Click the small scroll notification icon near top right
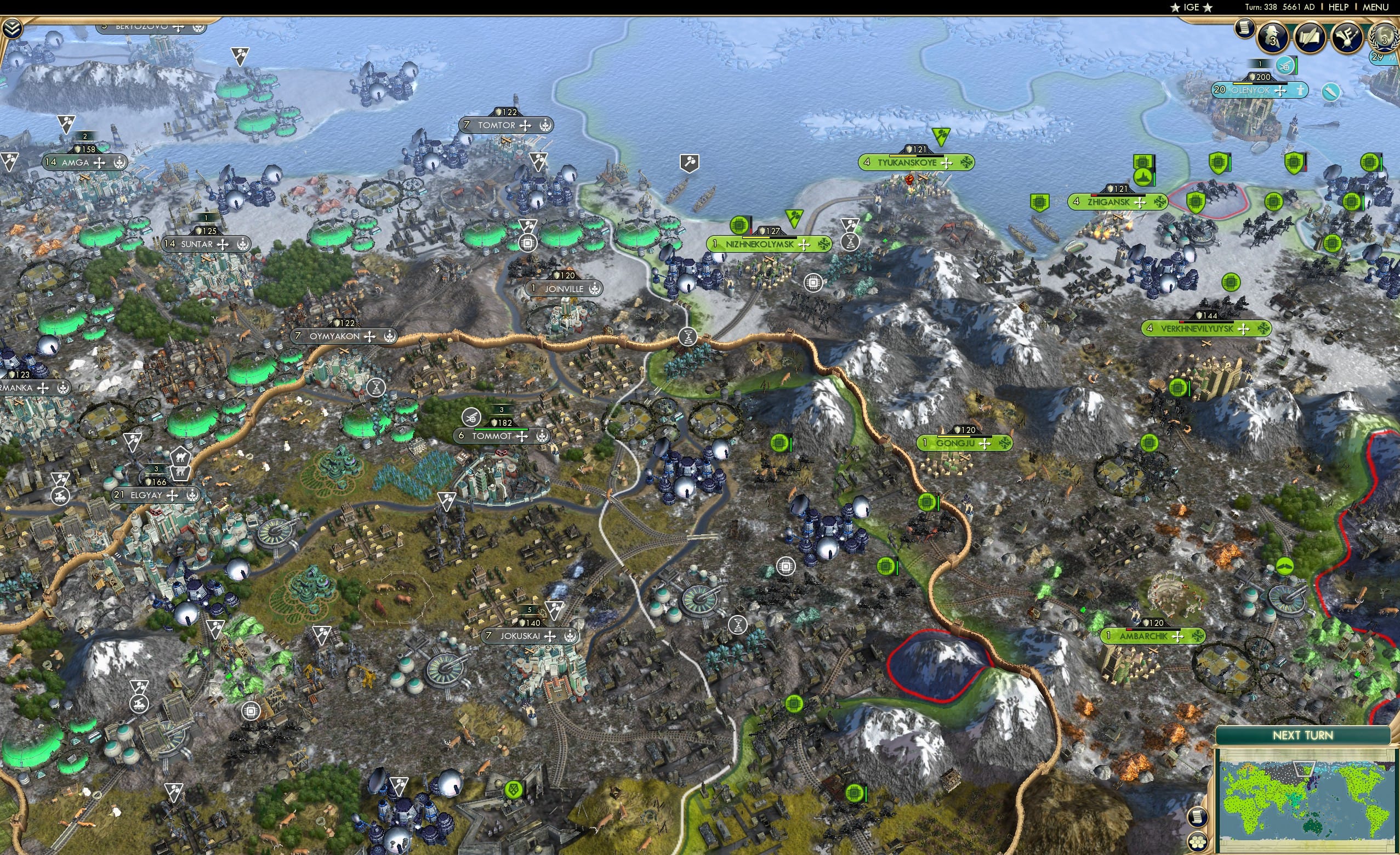The height and width of the screenshot is (855, 1400). tap(1245, 30)
